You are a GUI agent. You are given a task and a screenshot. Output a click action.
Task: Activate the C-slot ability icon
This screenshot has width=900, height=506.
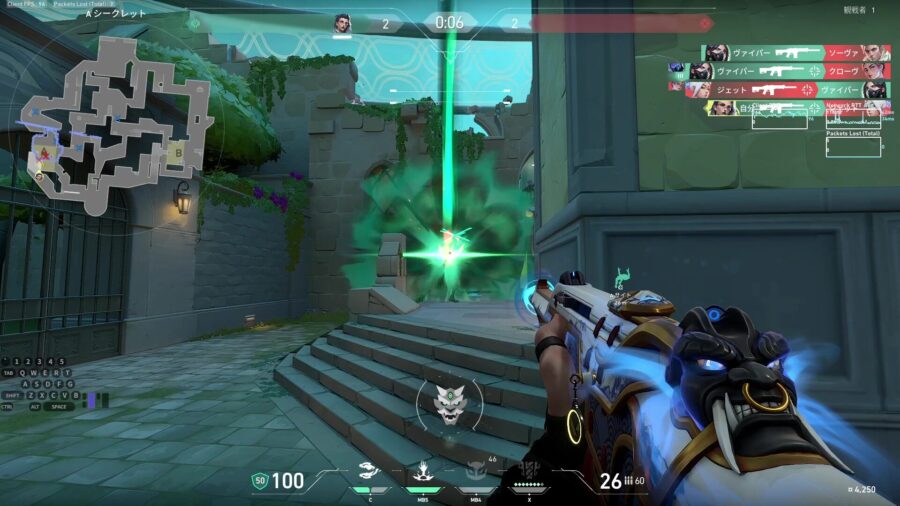point(369,473)
